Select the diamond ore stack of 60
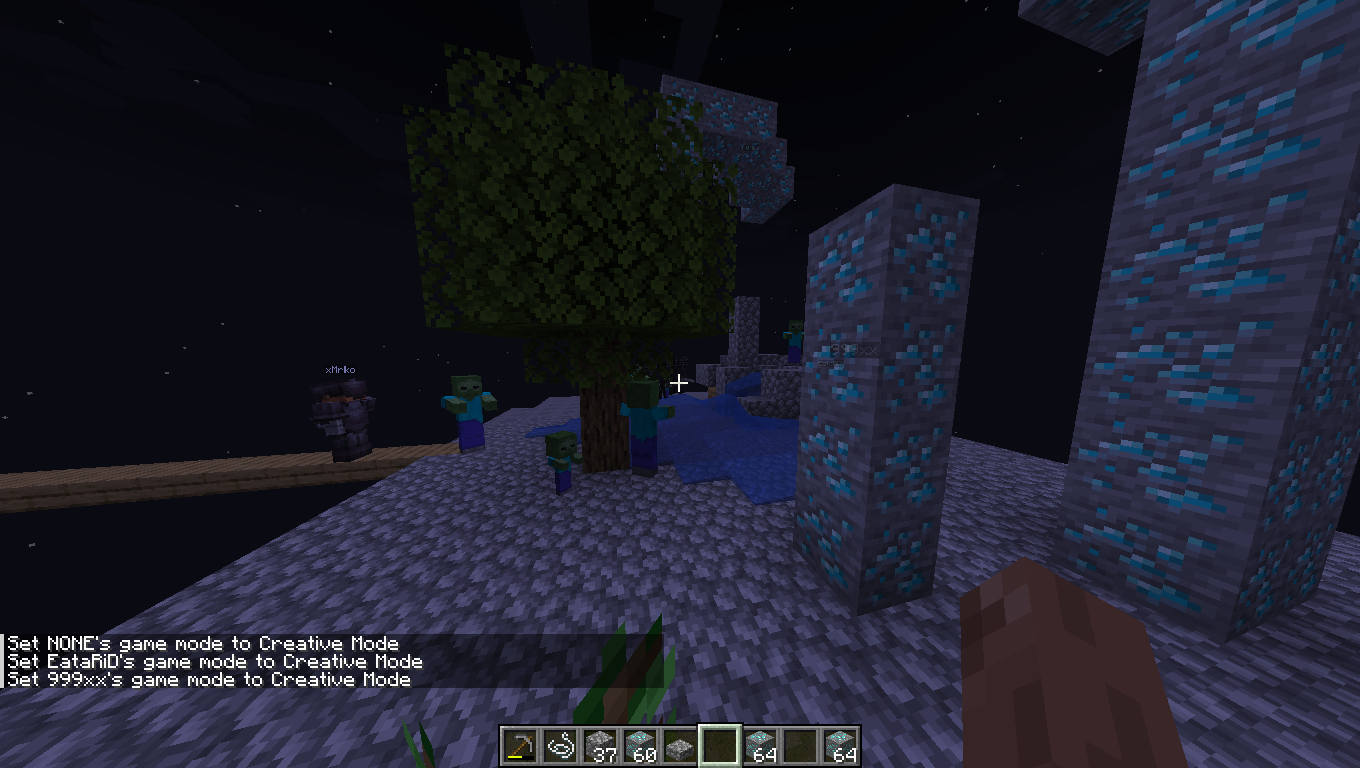The height and width of the screenshot is (768, 1360). pos(640,747)
